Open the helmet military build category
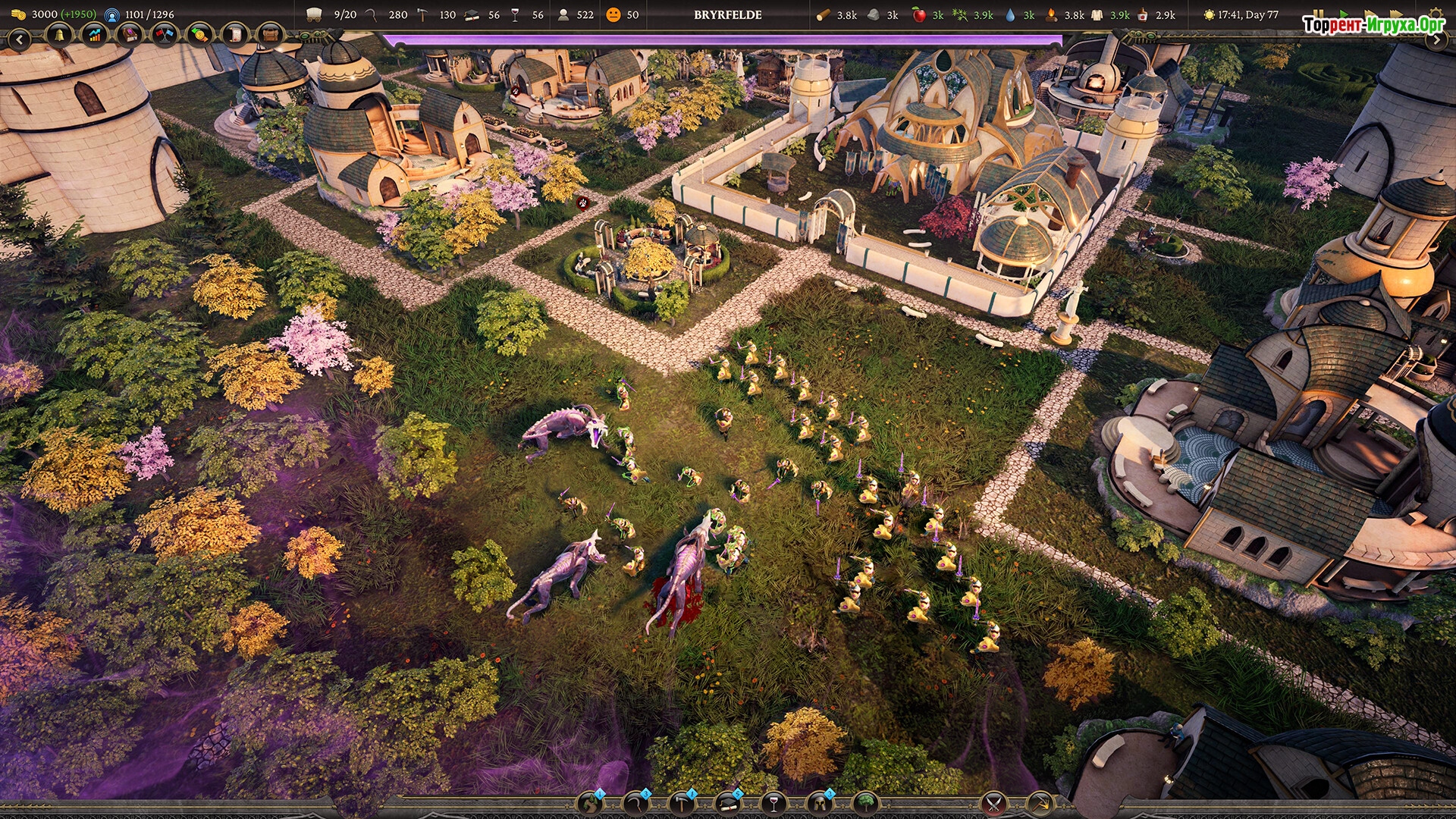 (820, 803)
